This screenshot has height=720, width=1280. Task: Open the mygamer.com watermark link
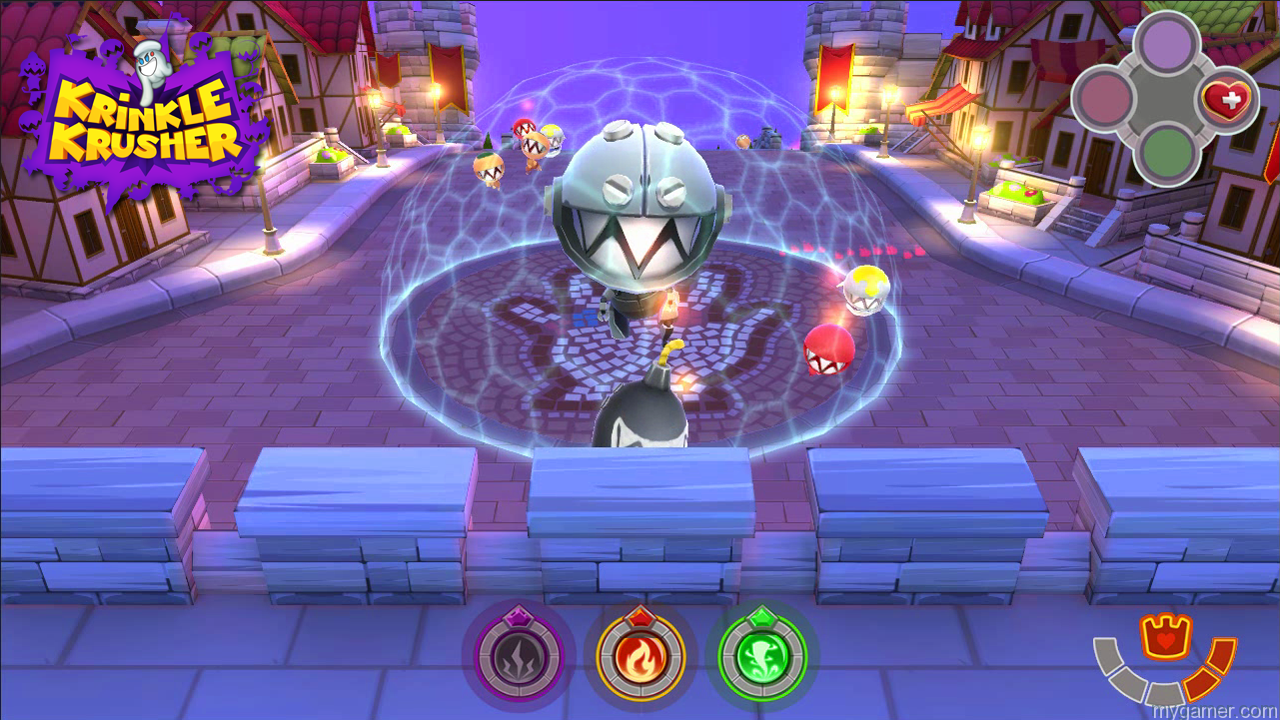[1215, 710]
